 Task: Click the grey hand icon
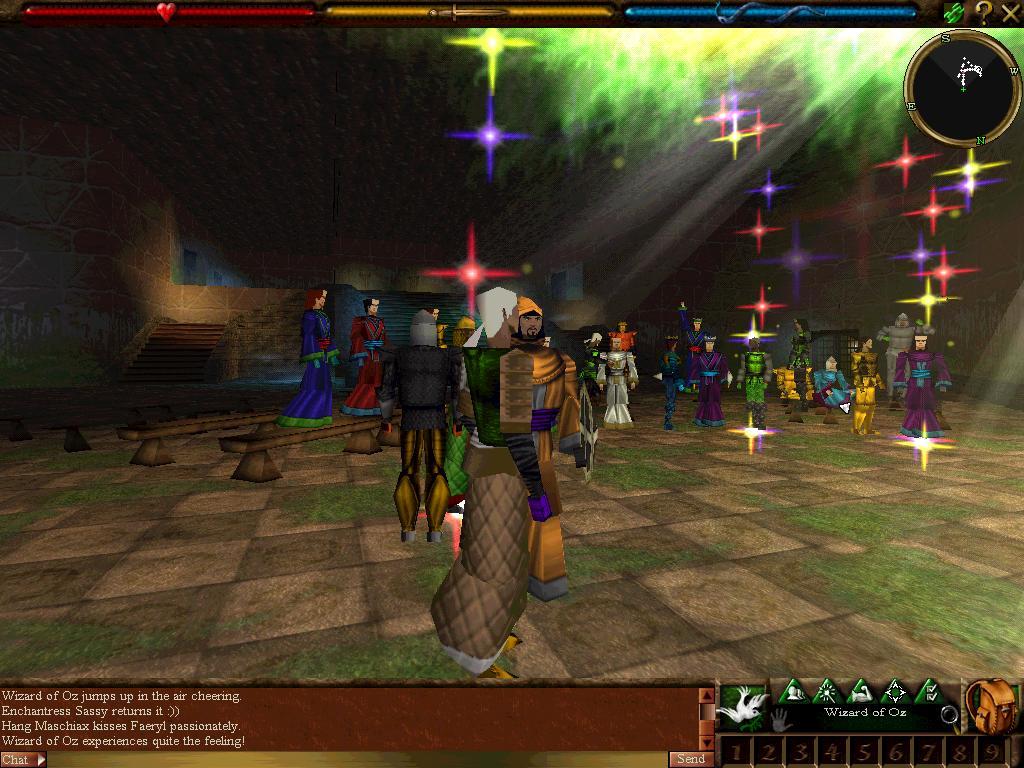[x=781, y=719]
